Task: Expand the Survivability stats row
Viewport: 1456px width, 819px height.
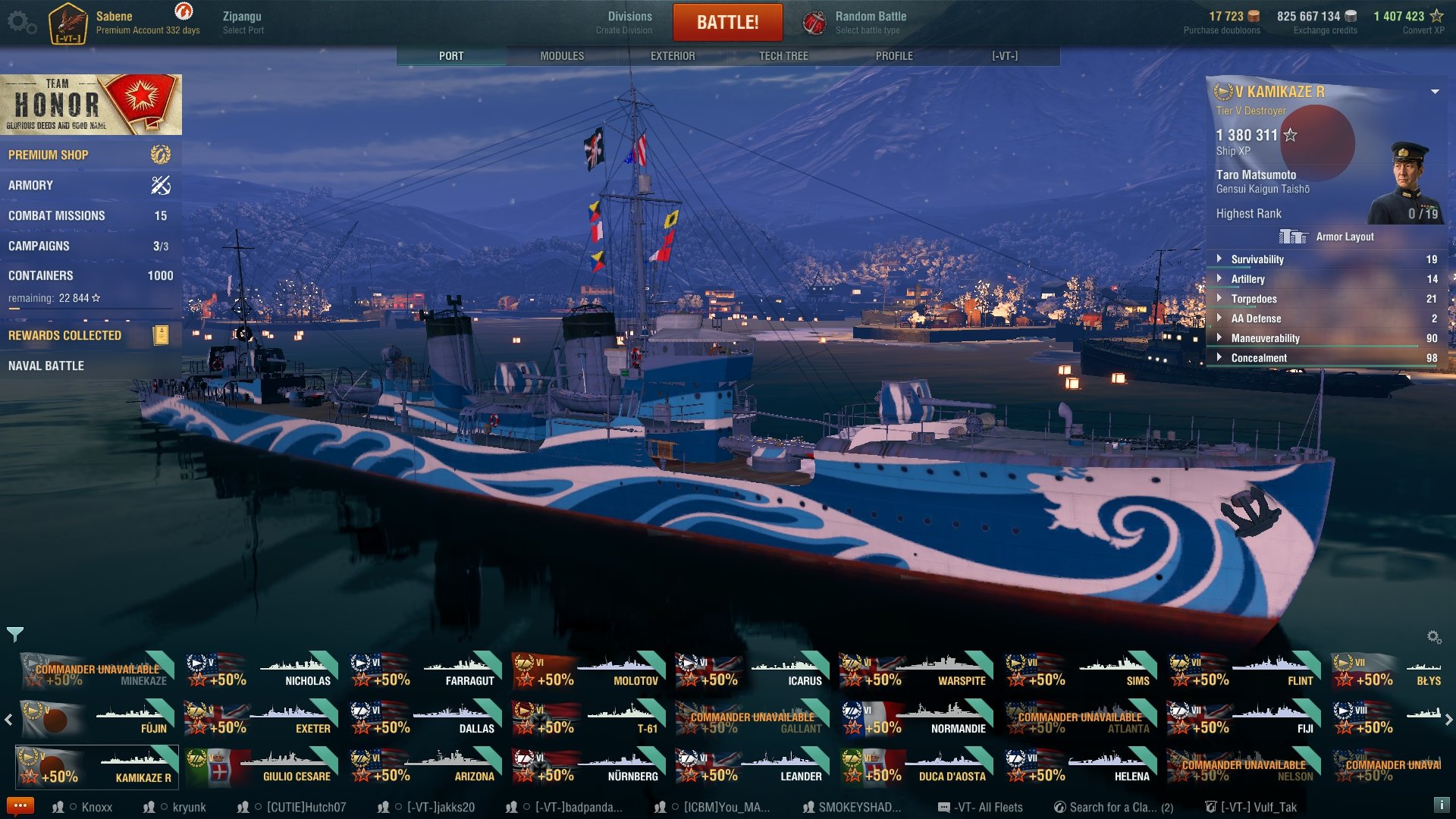Action: (x=1257, y=259)
